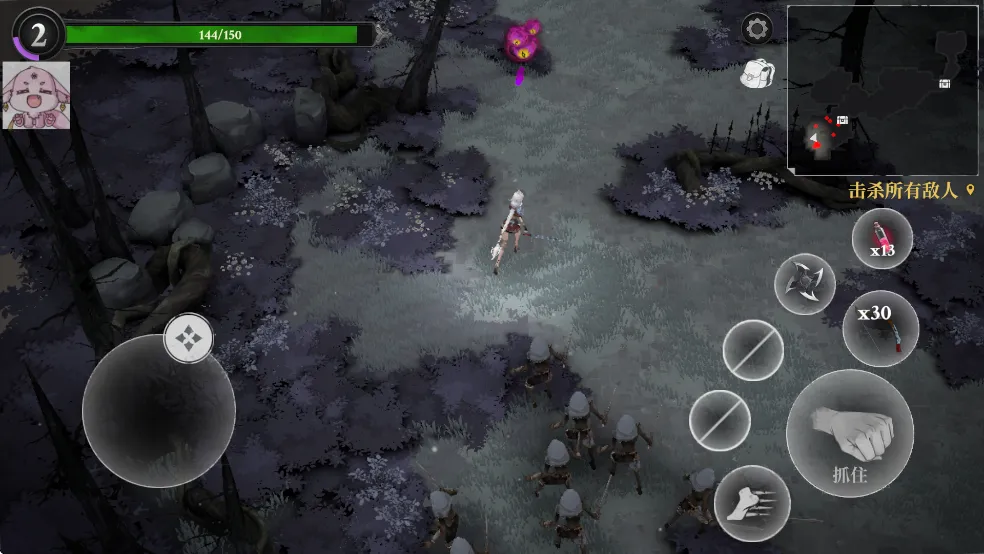Fire the bow with x30 arrows

pyautogui.click(x=880, y=328)
